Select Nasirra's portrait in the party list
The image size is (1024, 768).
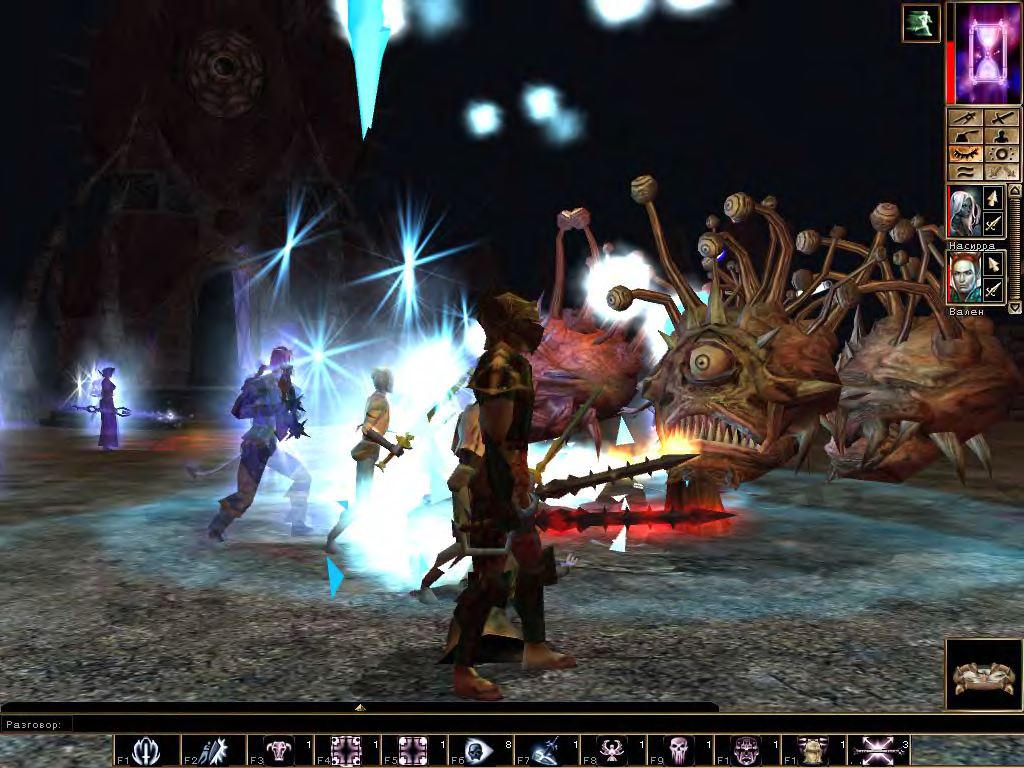point(964,211)
